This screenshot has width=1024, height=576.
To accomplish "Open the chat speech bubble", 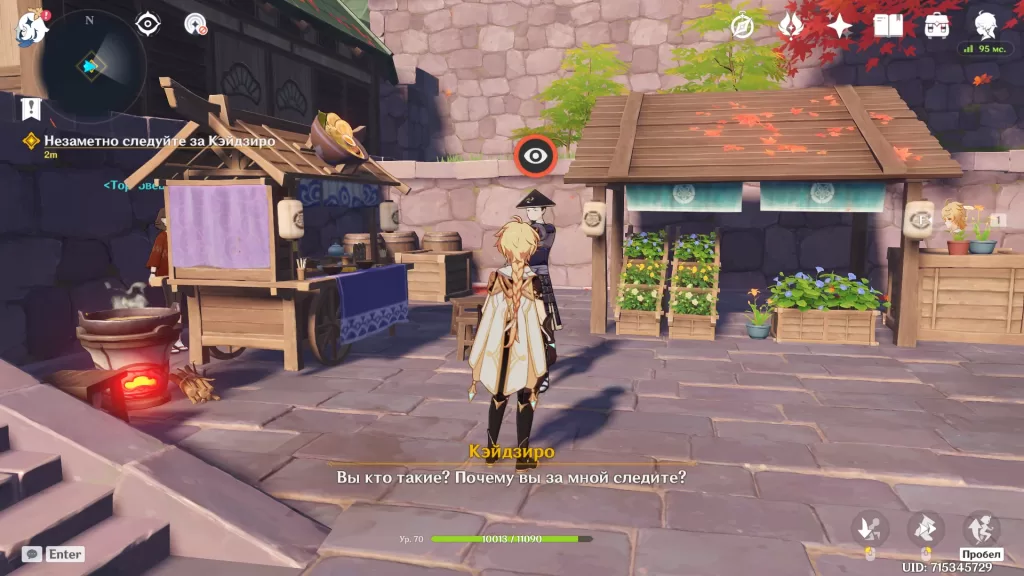I will pyautogui.click(x=33, y=553).
